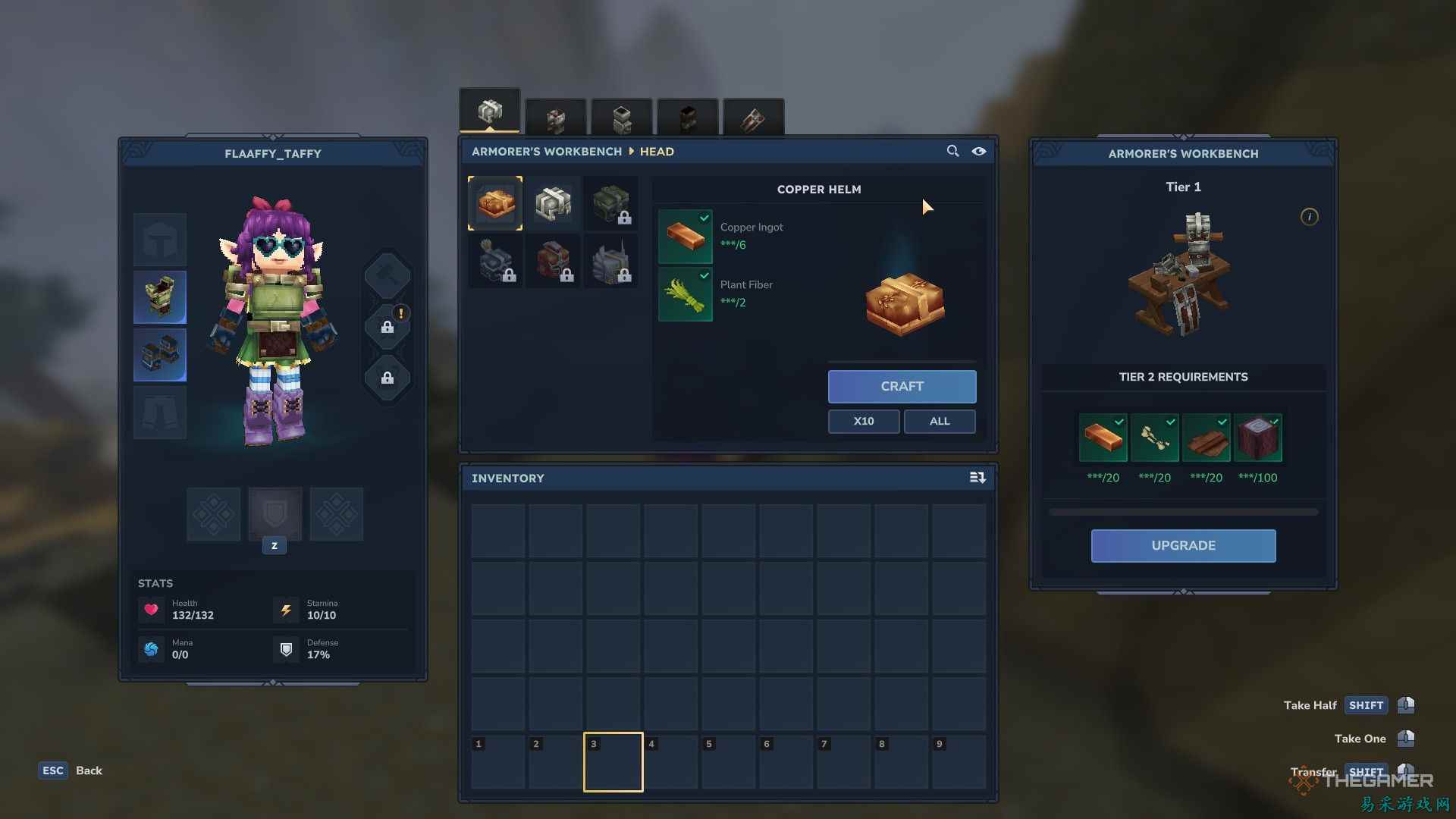Select the helmet equipment slot
1456x819 pixels.
pyautogui.click(x=159, y=240)
